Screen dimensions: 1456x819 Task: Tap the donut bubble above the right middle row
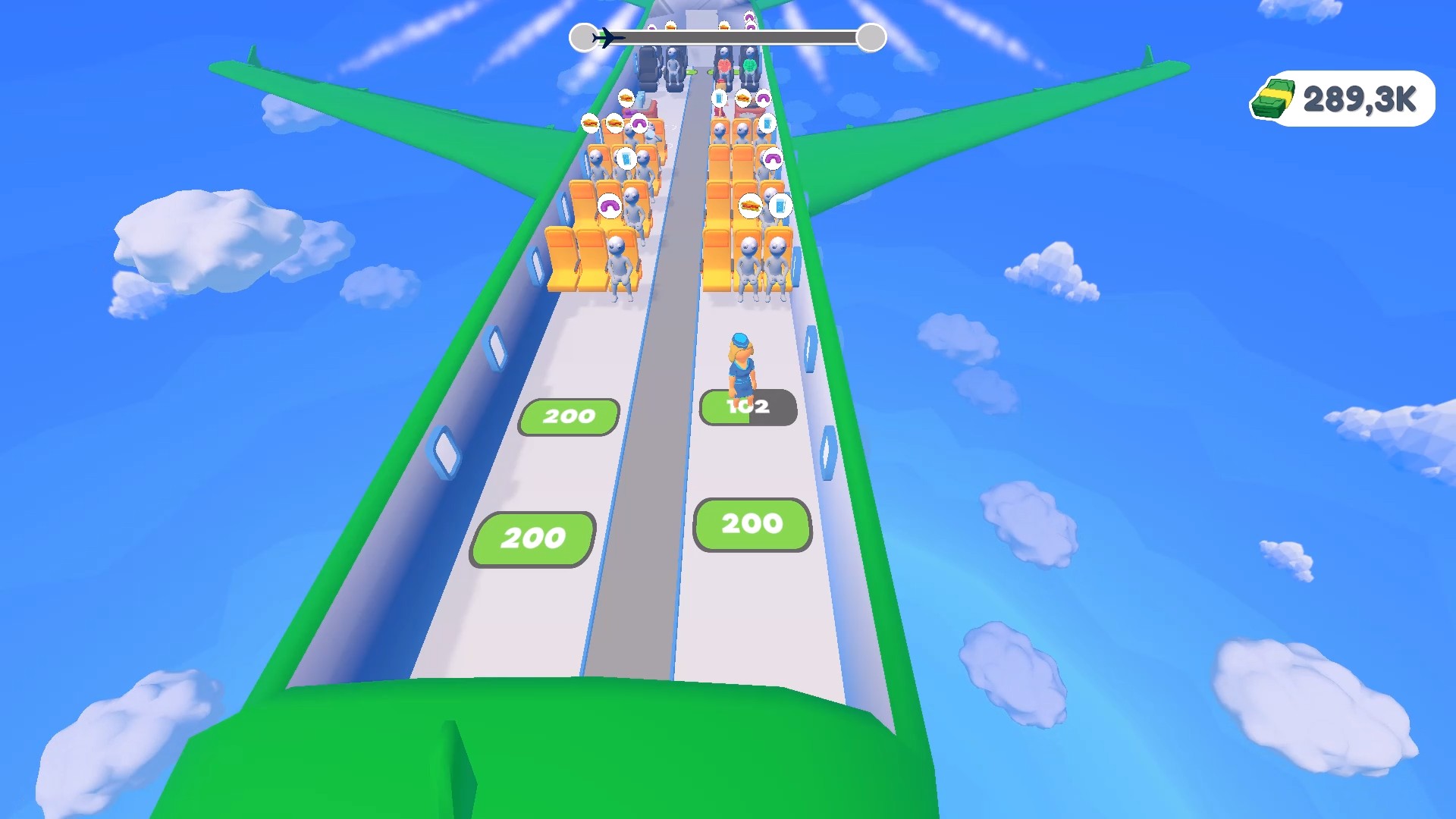(x=772, y=158)
